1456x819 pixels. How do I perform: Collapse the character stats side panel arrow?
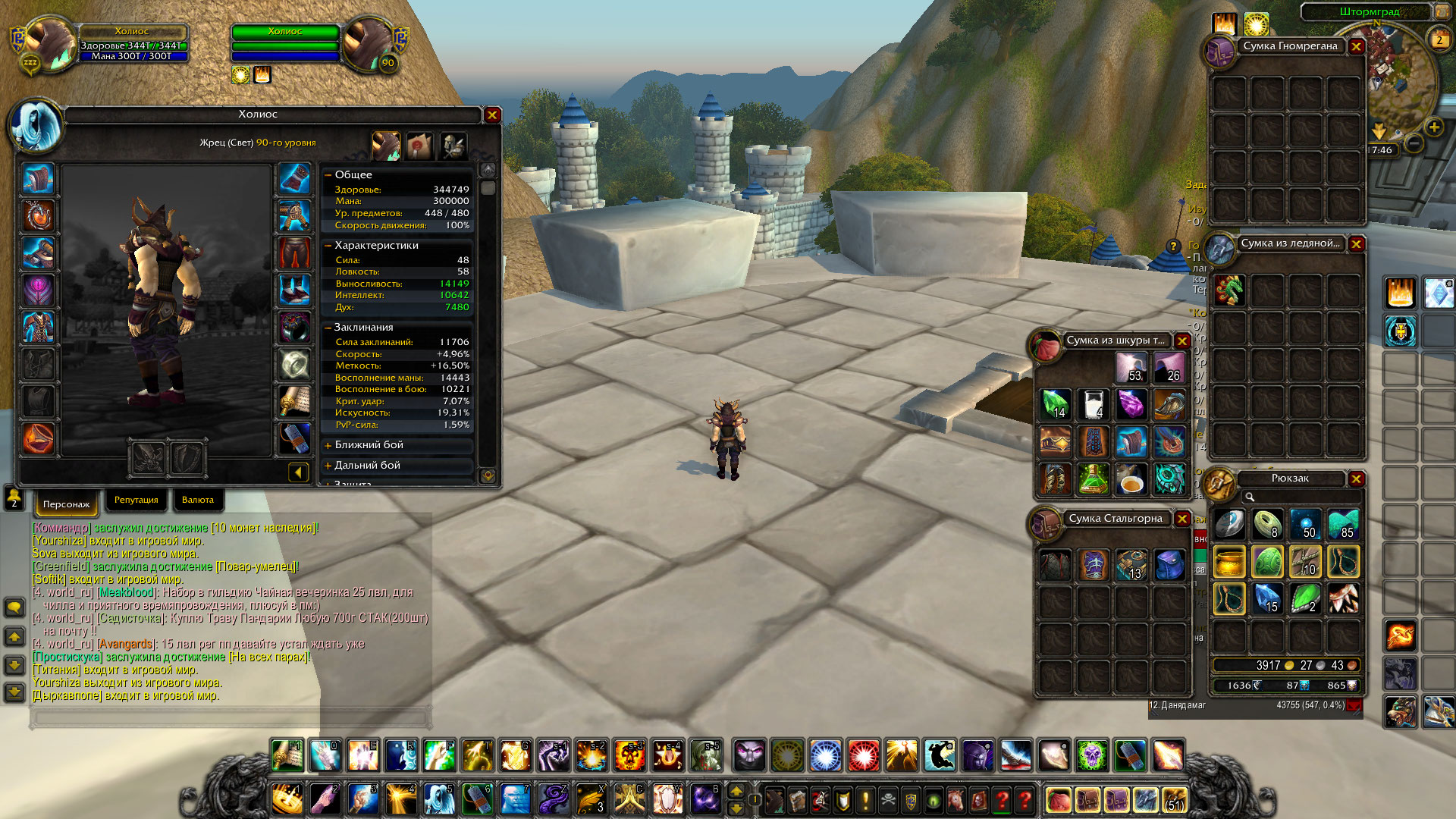coord(298,472)
